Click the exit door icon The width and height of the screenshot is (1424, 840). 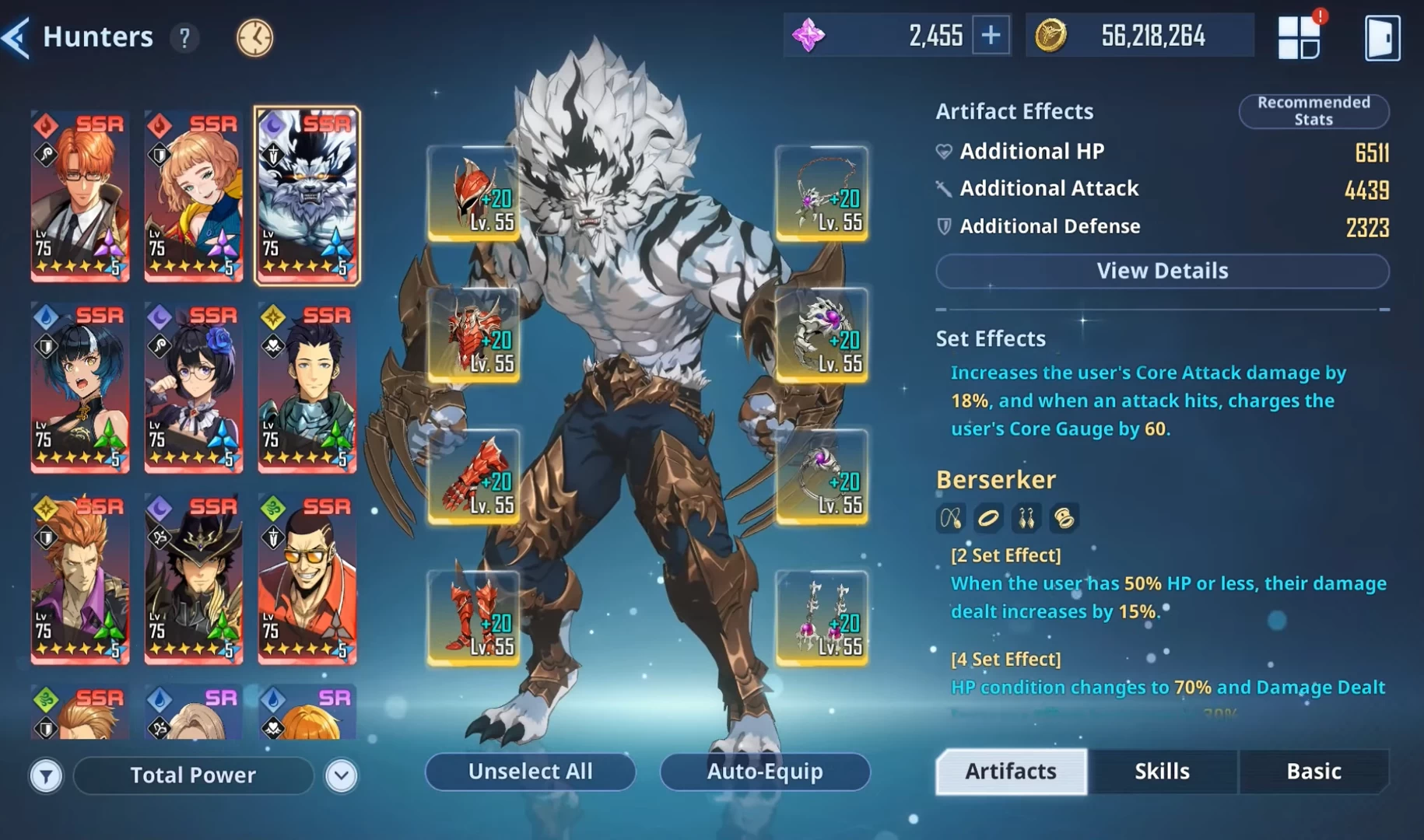pos(1382,37)
